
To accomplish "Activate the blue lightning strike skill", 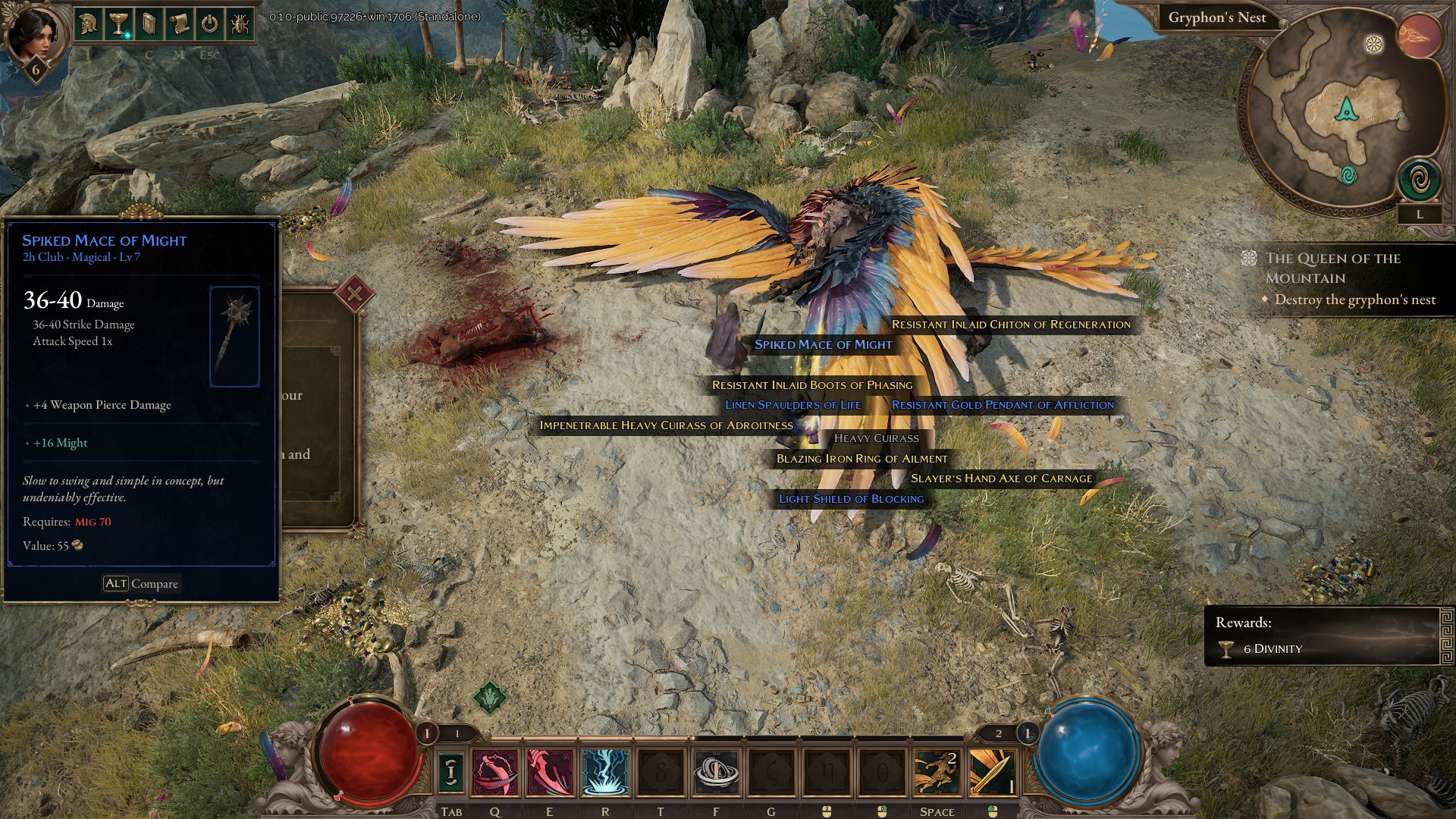I will coord(605,773).
